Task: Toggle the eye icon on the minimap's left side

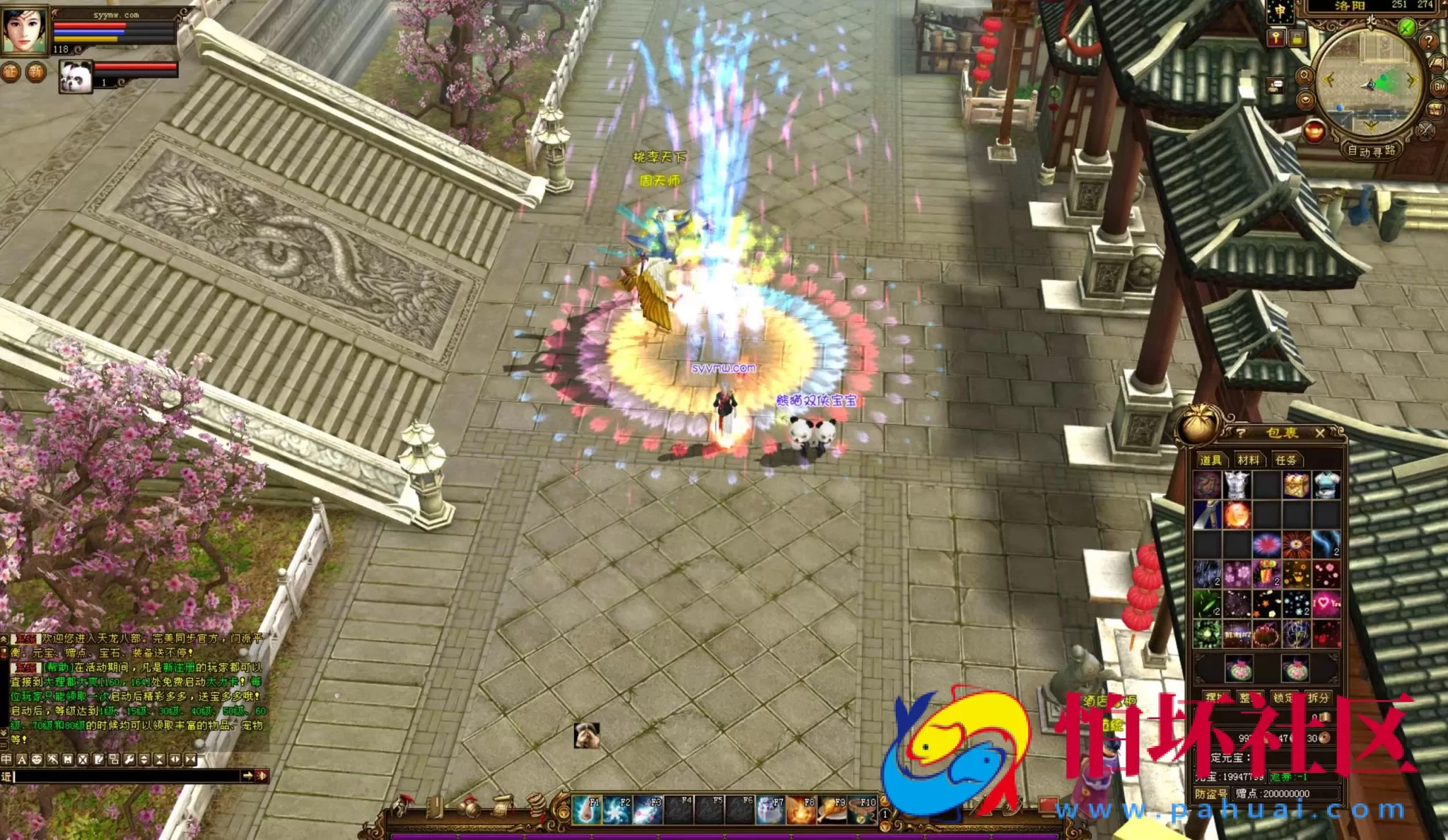Action: 1306,99
